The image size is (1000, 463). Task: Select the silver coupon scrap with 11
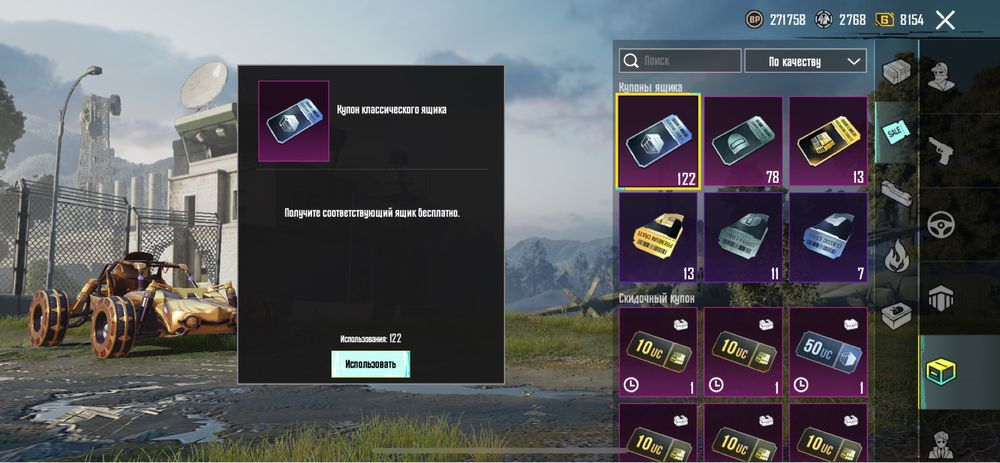[743, 237]
